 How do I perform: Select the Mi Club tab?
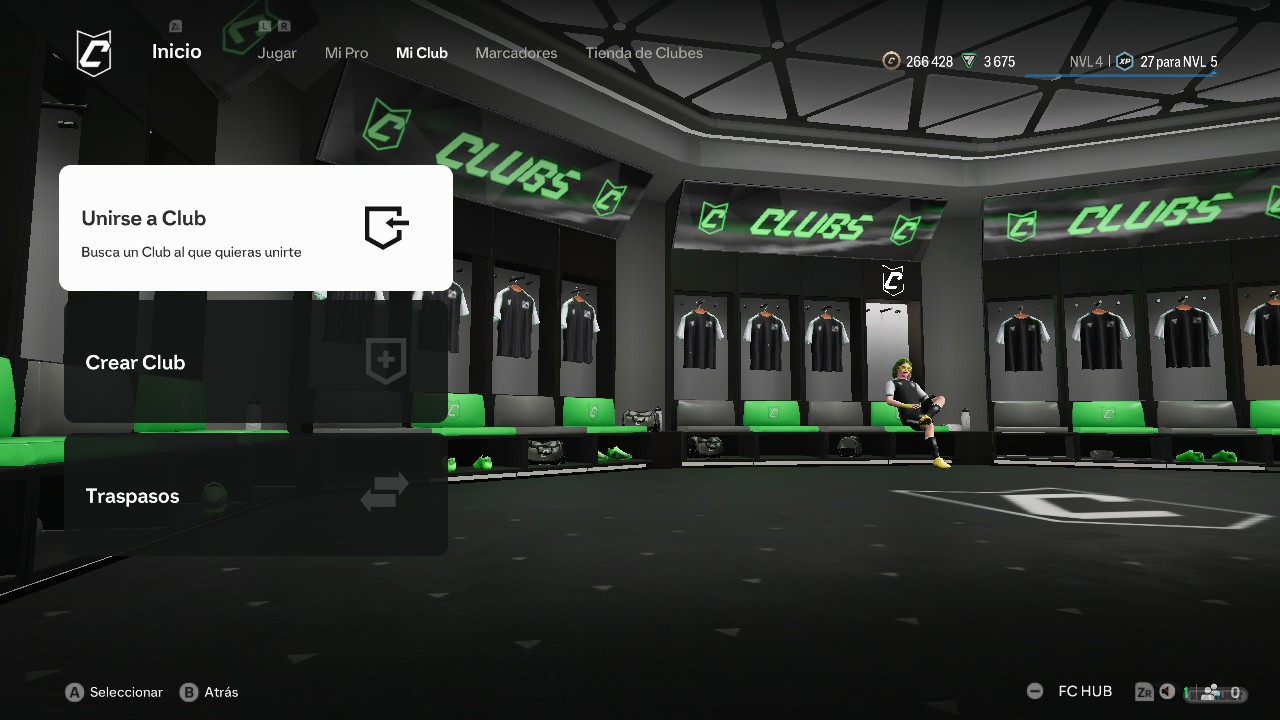[422, 53]
